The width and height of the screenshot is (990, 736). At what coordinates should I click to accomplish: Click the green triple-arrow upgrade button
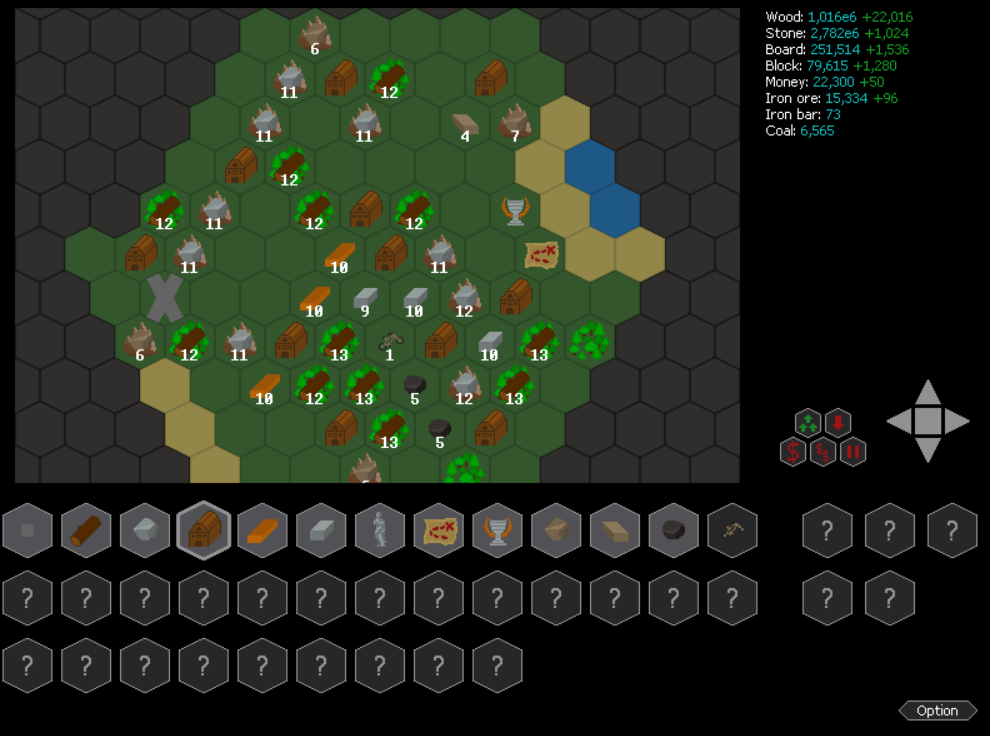point(808,423)
